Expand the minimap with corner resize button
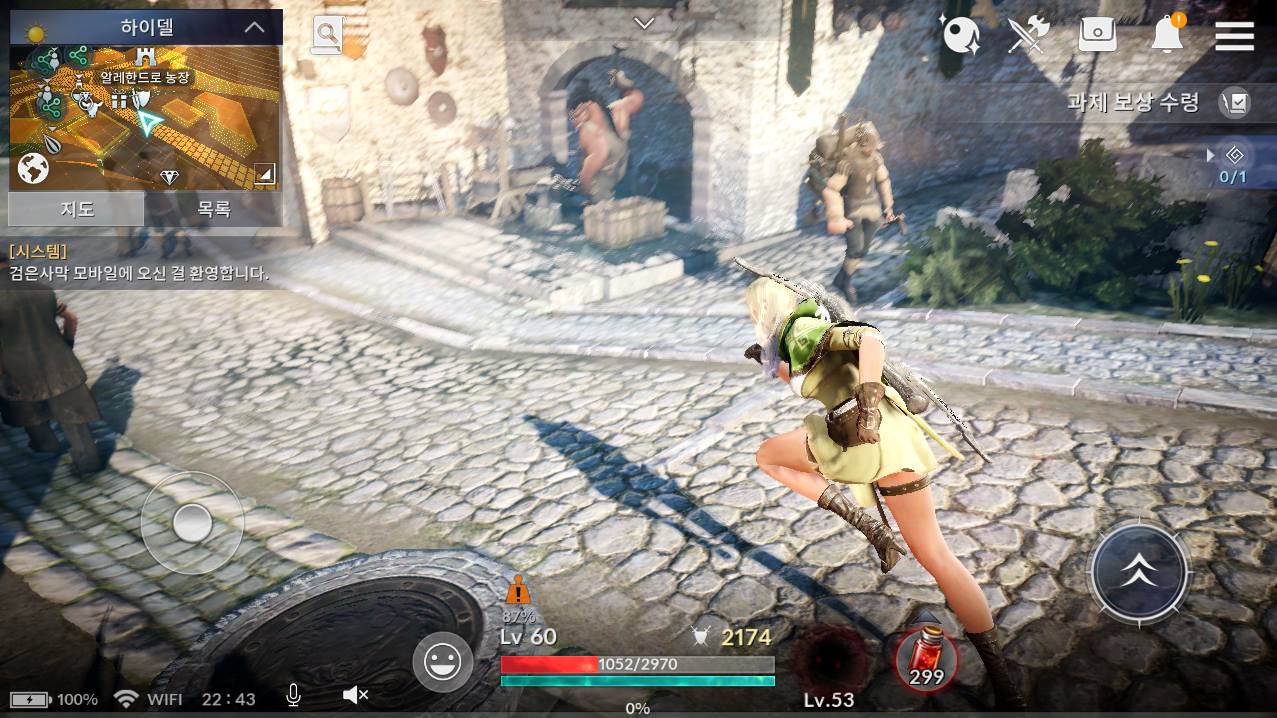The height and width of the screenshot is (718, 1277). tap(264, 175)
